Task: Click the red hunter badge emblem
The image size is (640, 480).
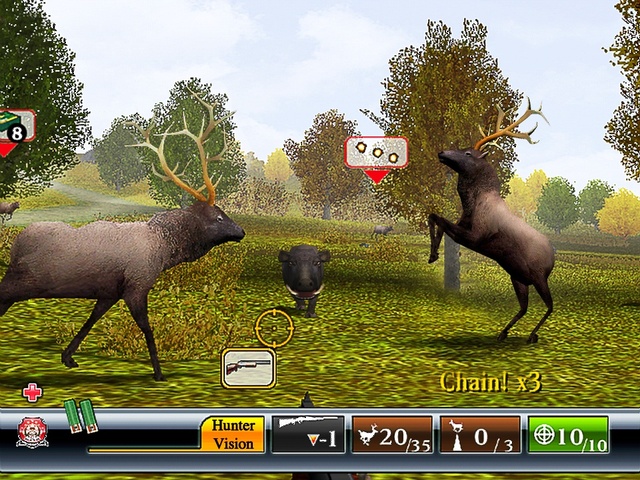Action: [32, 432]
